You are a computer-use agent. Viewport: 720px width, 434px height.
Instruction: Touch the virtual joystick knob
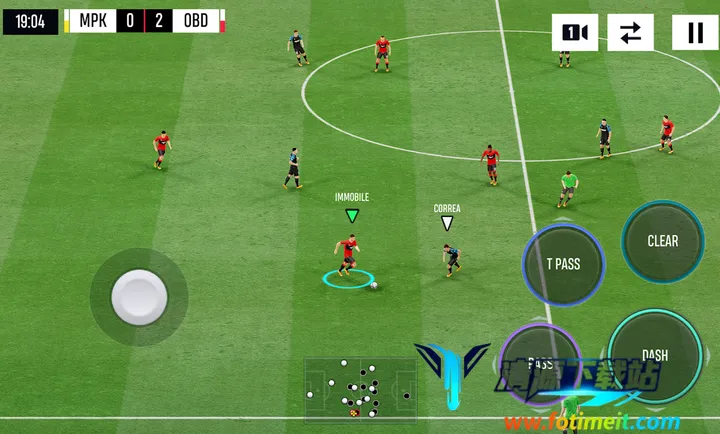138,296
